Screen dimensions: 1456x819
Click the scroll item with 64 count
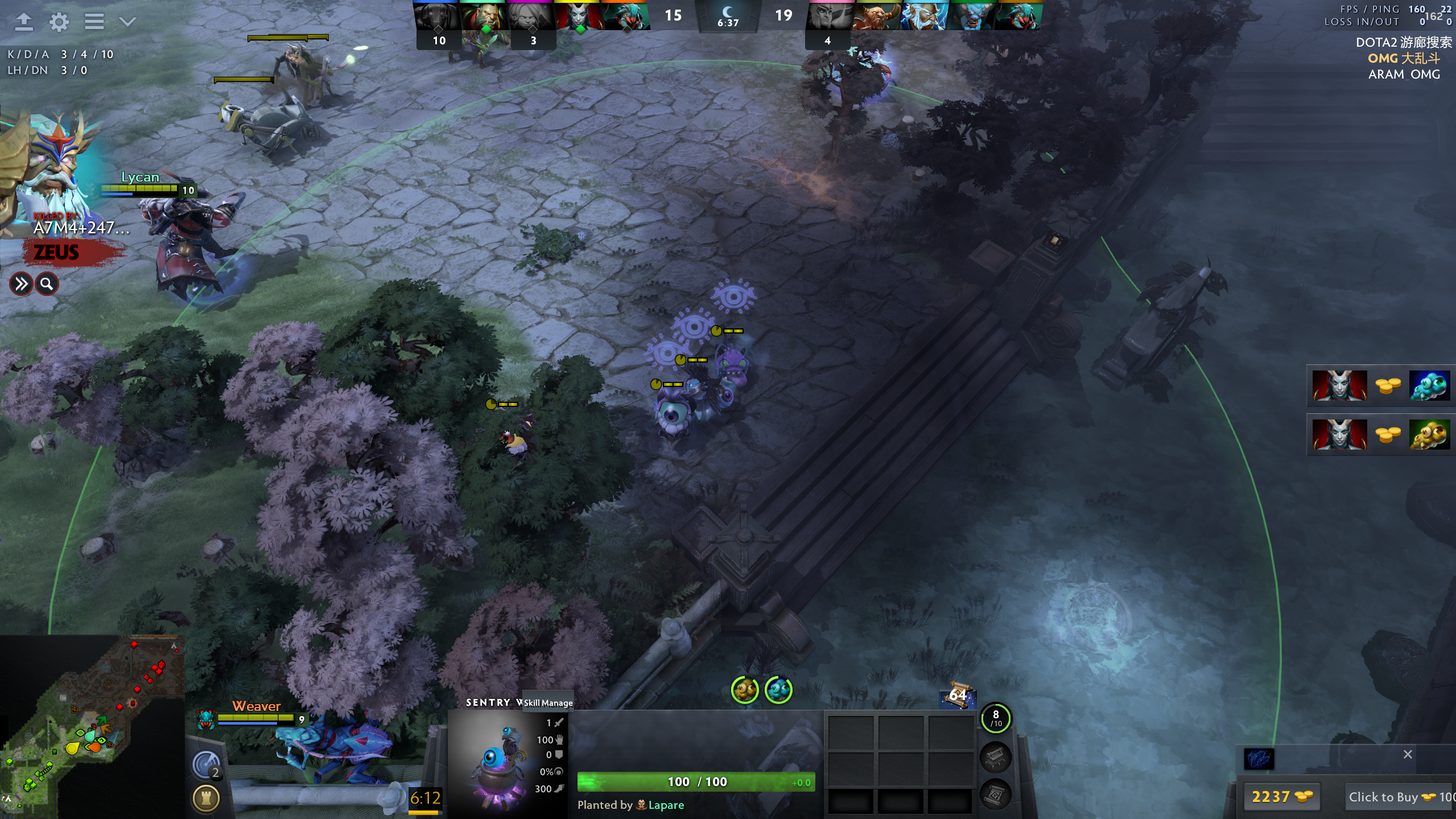click(958, 696)
